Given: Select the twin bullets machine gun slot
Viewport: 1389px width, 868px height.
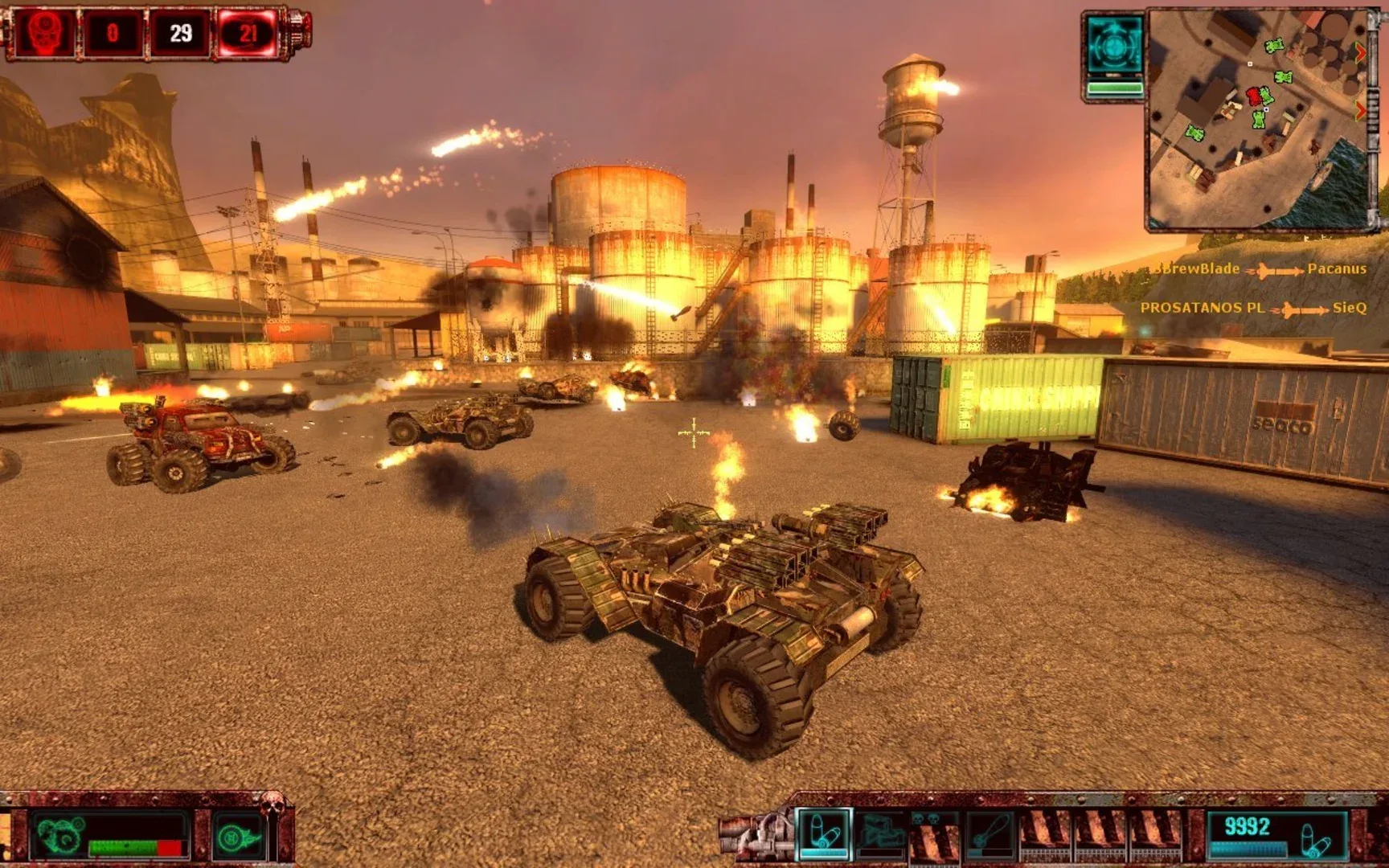Looking at the screenshot, I should pos(822,833).
